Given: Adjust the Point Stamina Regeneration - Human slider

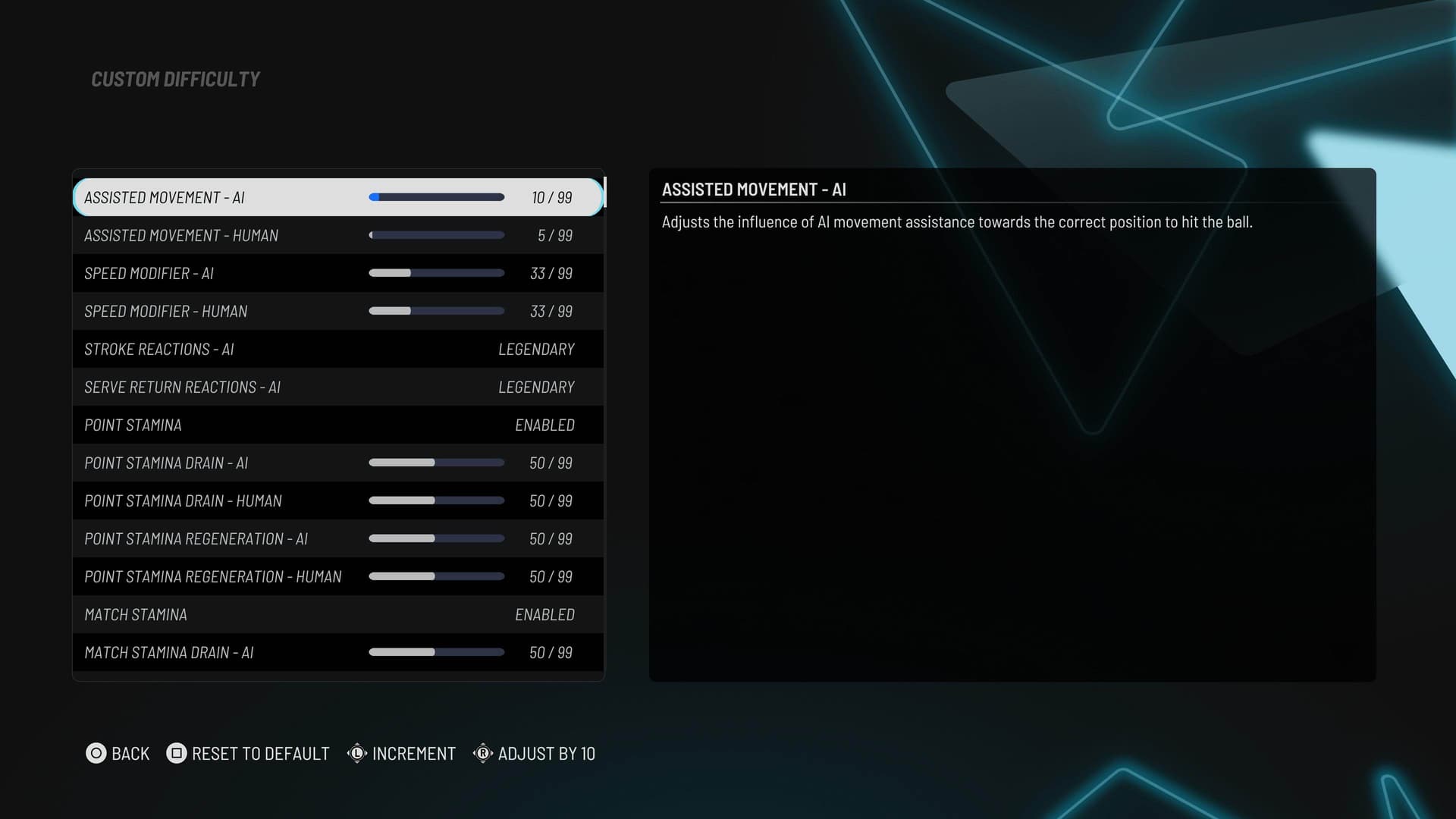Looking at the screenshot, I should pyautogui.click(x=436, y=576).
